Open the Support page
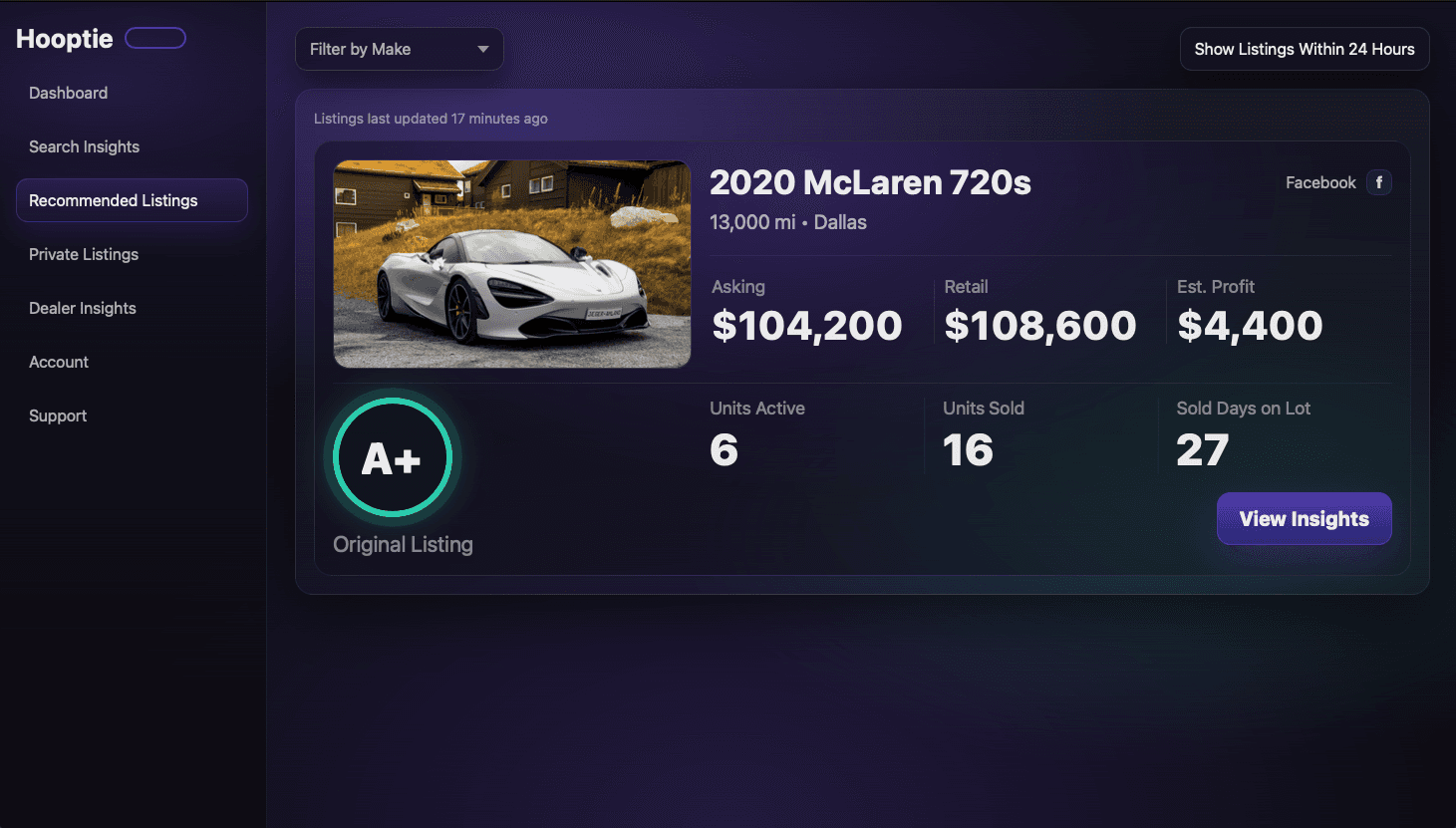This screenshot has height=828, width=1456. [x=57, y=415]
